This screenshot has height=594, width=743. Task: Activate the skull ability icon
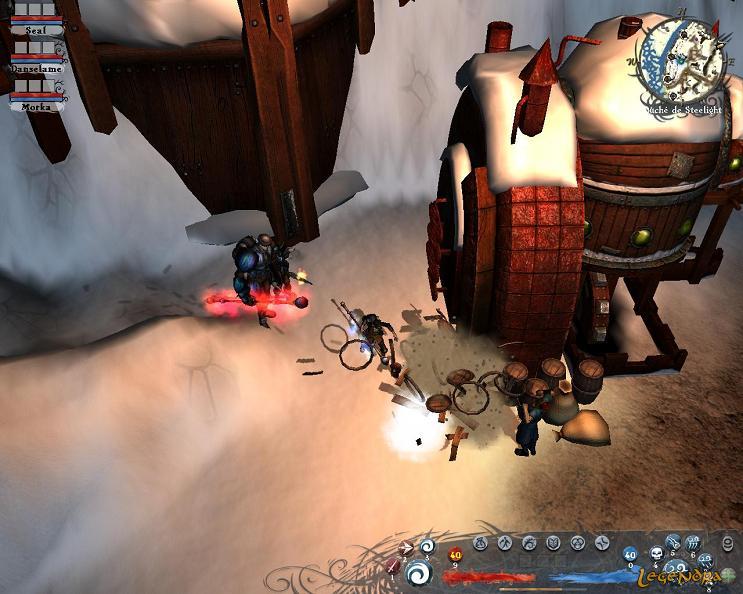coord(657,554)
